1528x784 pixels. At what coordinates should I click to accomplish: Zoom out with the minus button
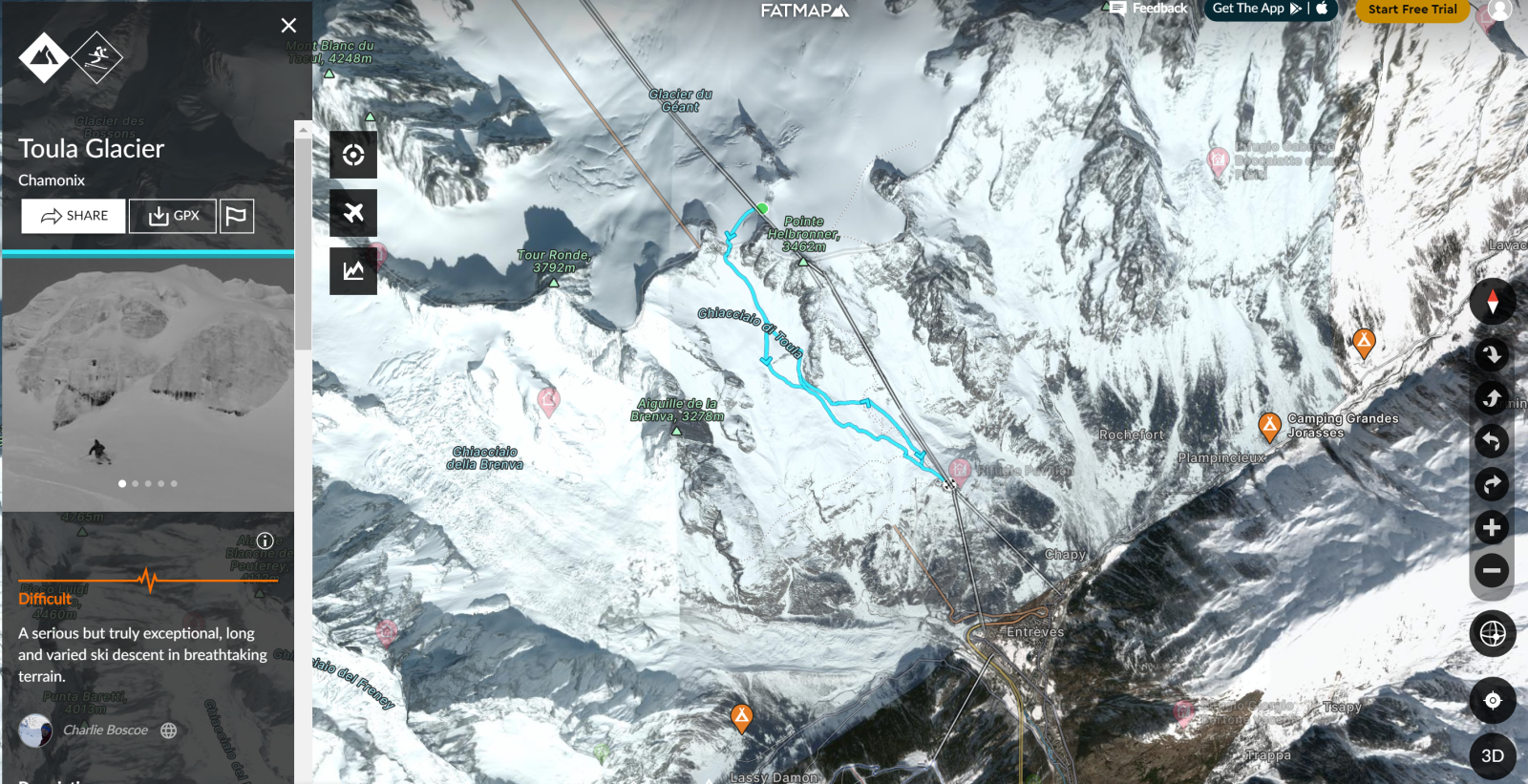[x=1492, y=570]
